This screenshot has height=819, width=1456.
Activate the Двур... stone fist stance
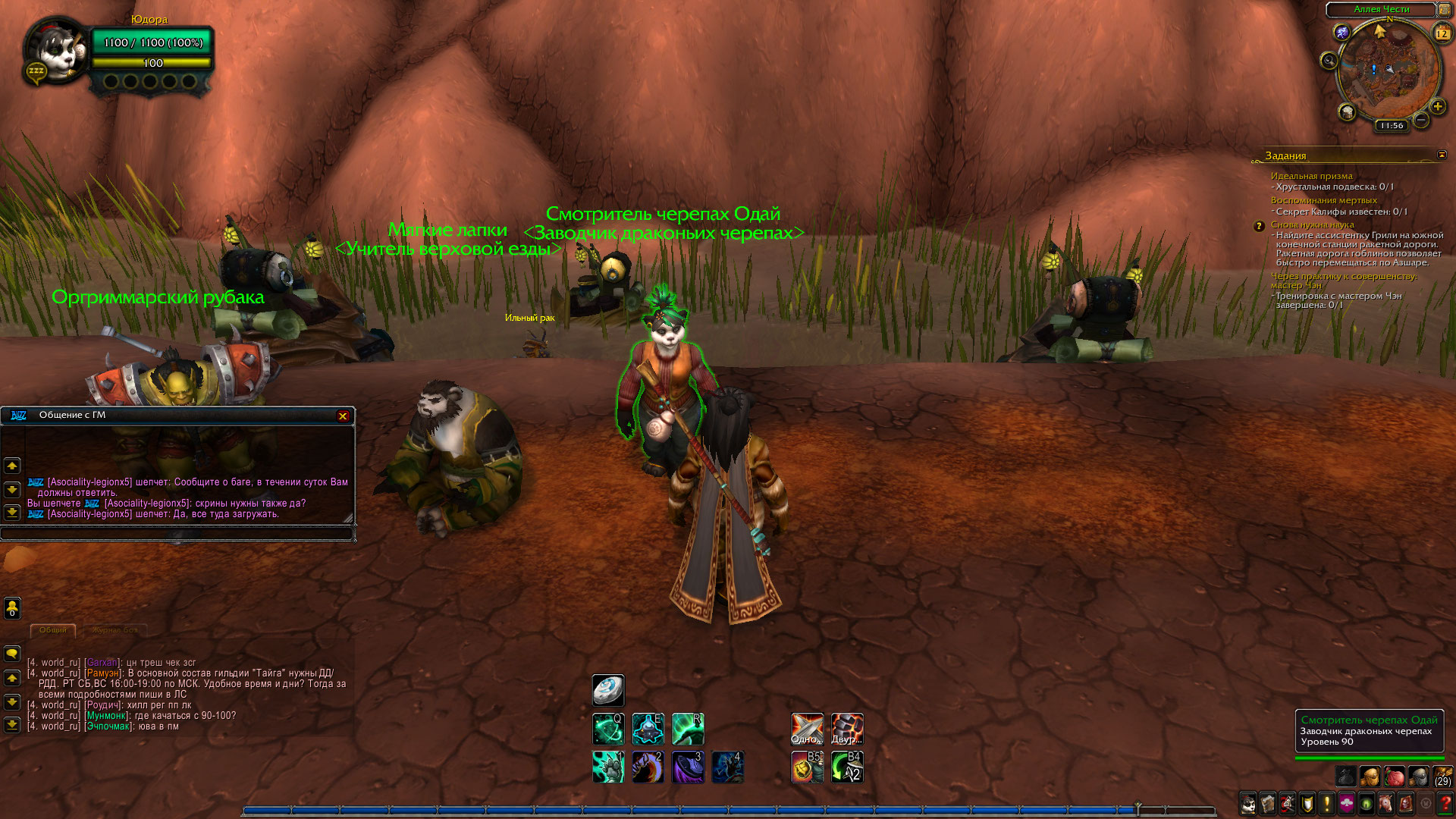(x=847, y=729)
